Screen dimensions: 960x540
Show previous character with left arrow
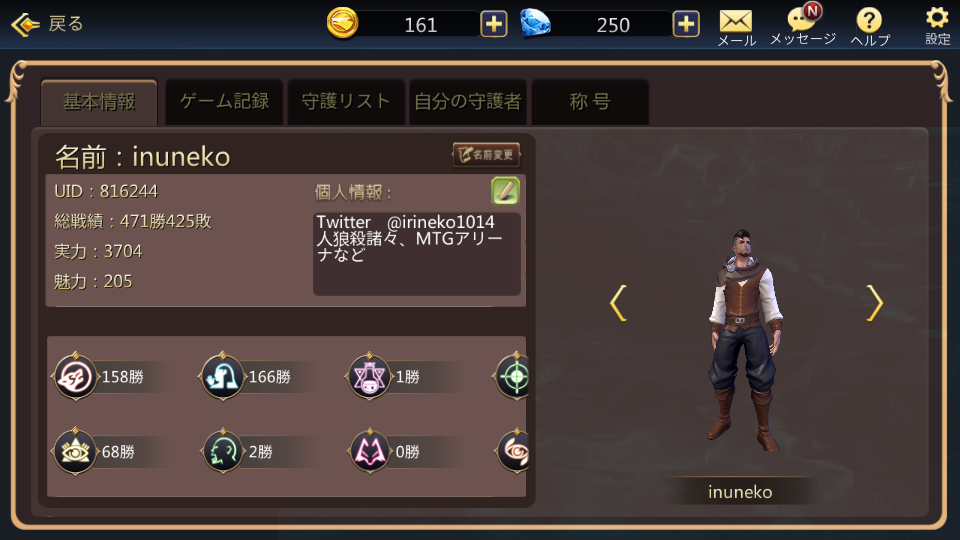click(618, 303)
